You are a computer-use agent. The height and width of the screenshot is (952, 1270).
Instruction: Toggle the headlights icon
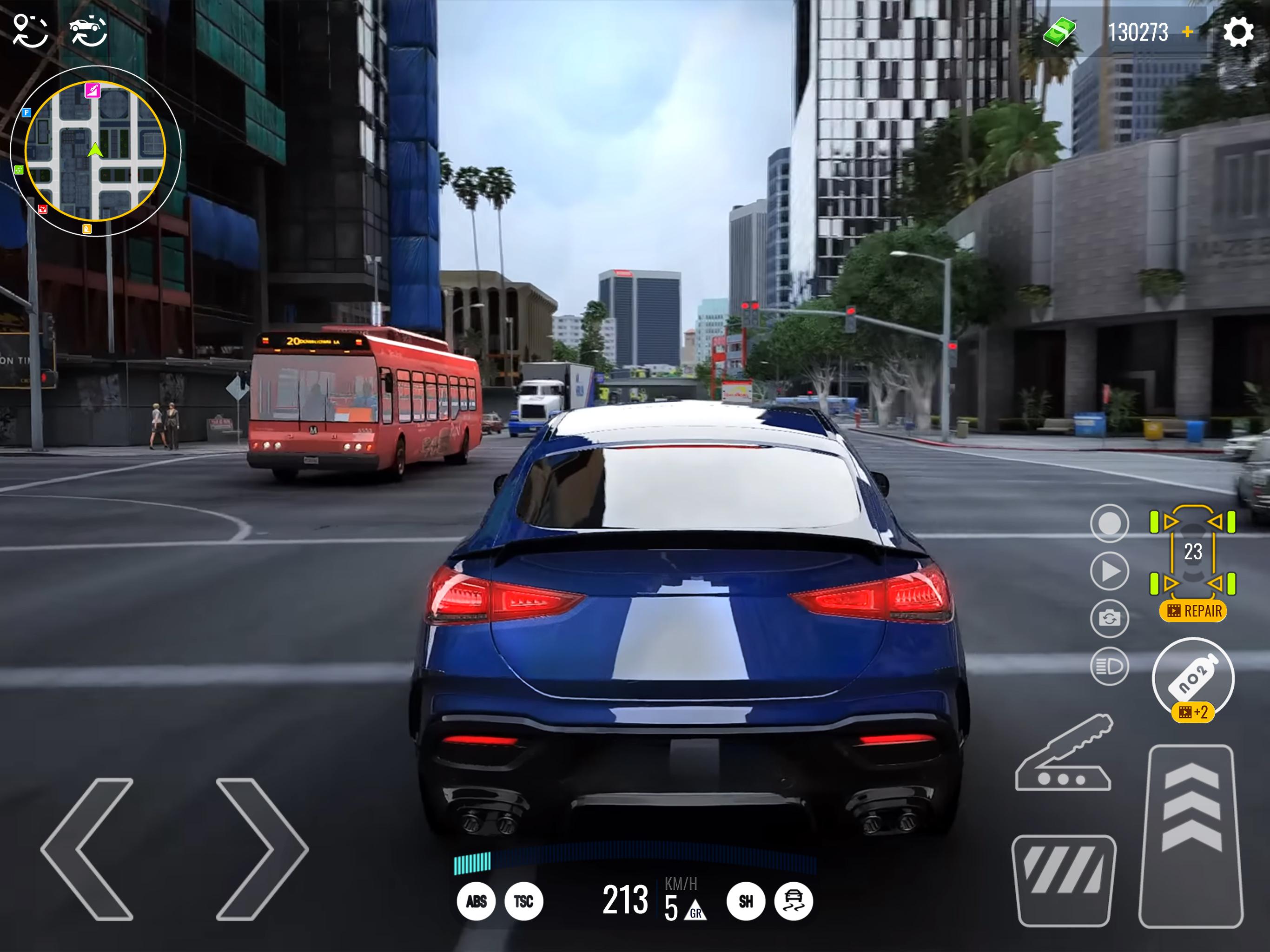[1109, 666]
